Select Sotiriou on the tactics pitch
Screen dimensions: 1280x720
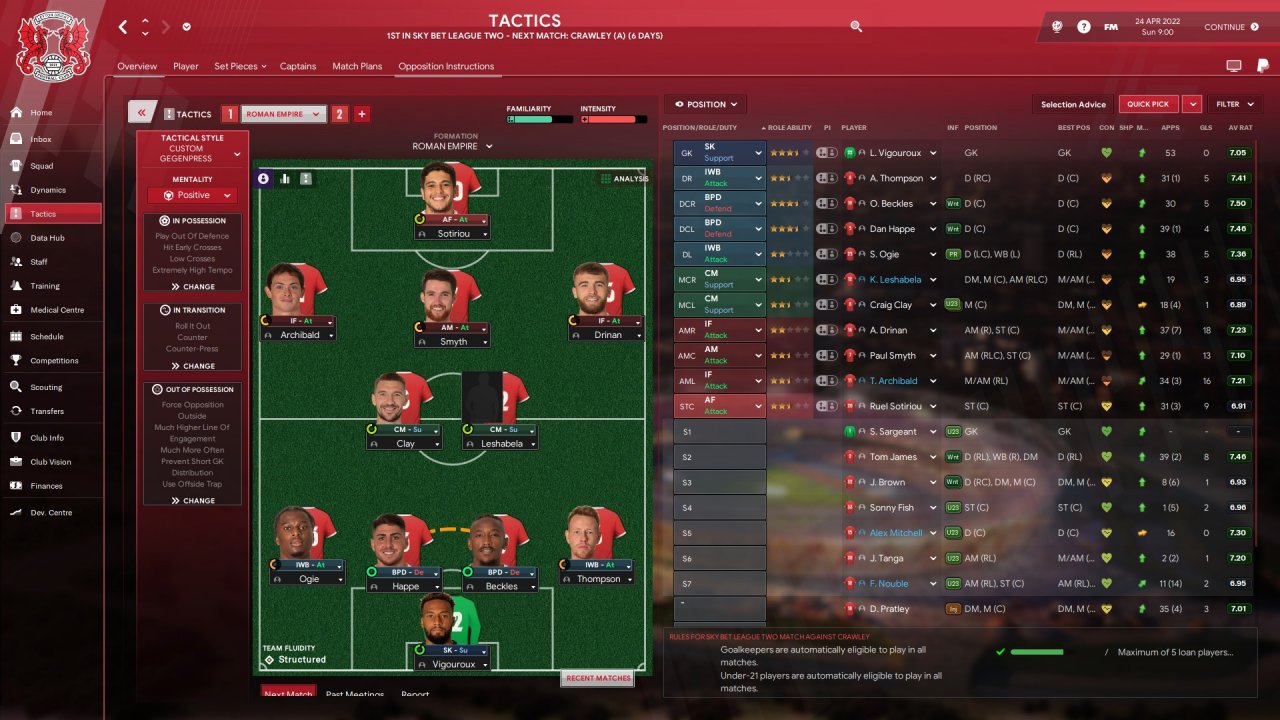coord(452,232)
